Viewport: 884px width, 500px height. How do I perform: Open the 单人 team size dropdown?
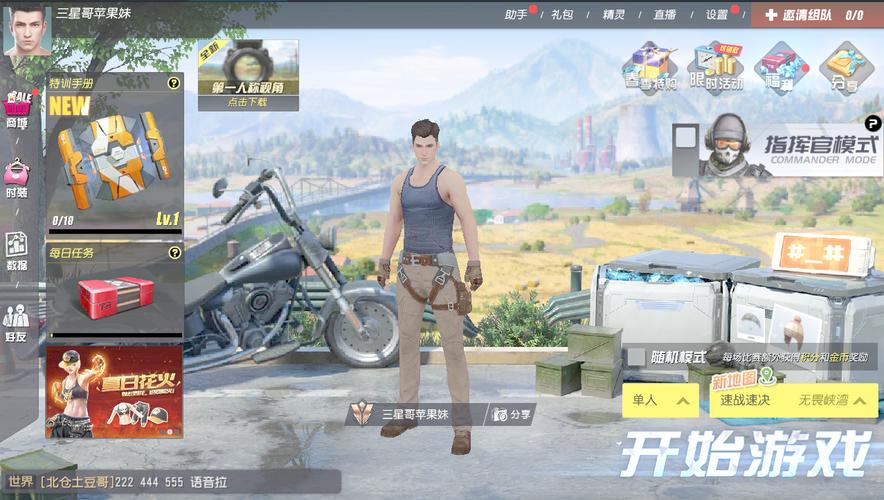pos(659,401)
